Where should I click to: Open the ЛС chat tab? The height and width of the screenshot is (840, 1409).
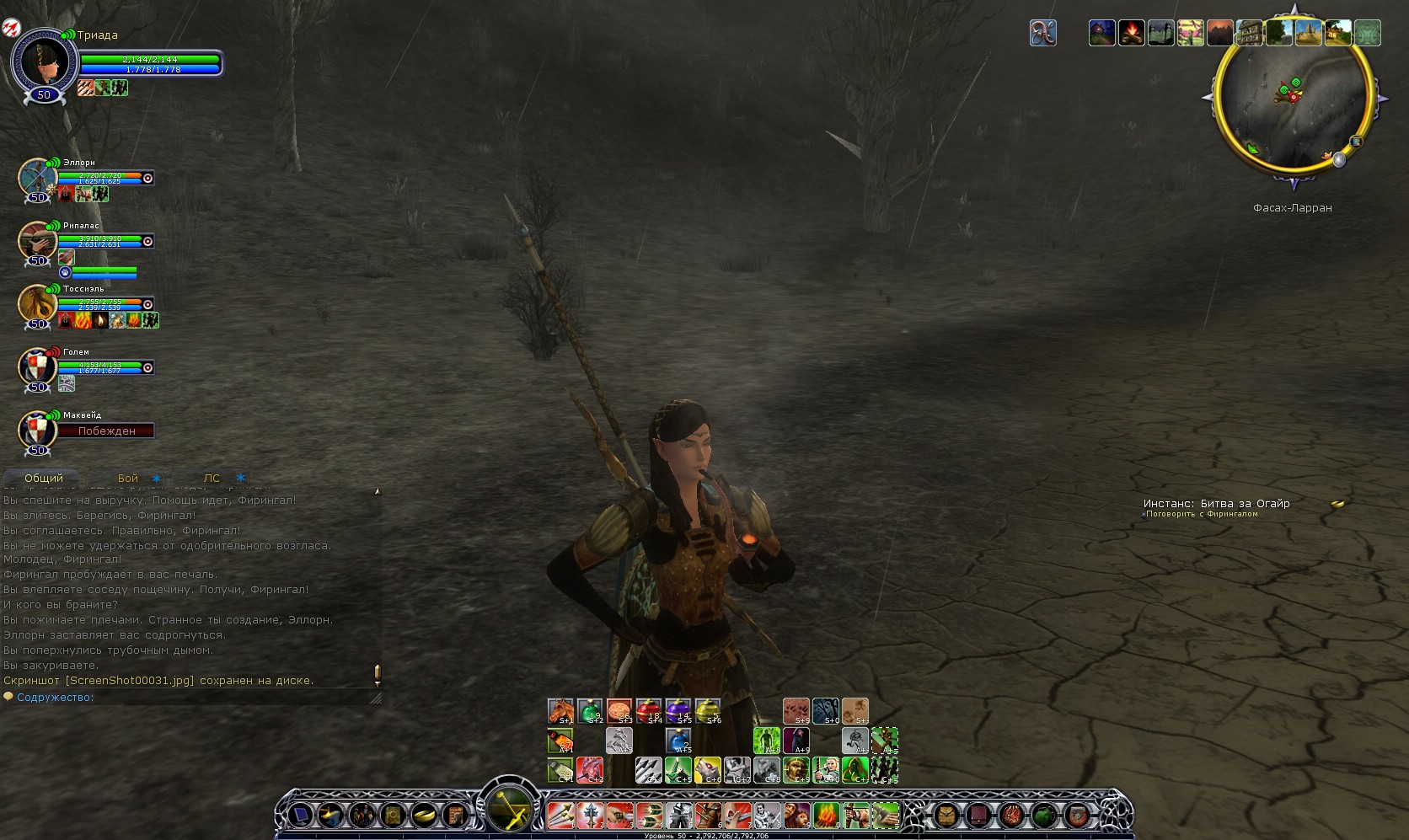pos(212,478)
